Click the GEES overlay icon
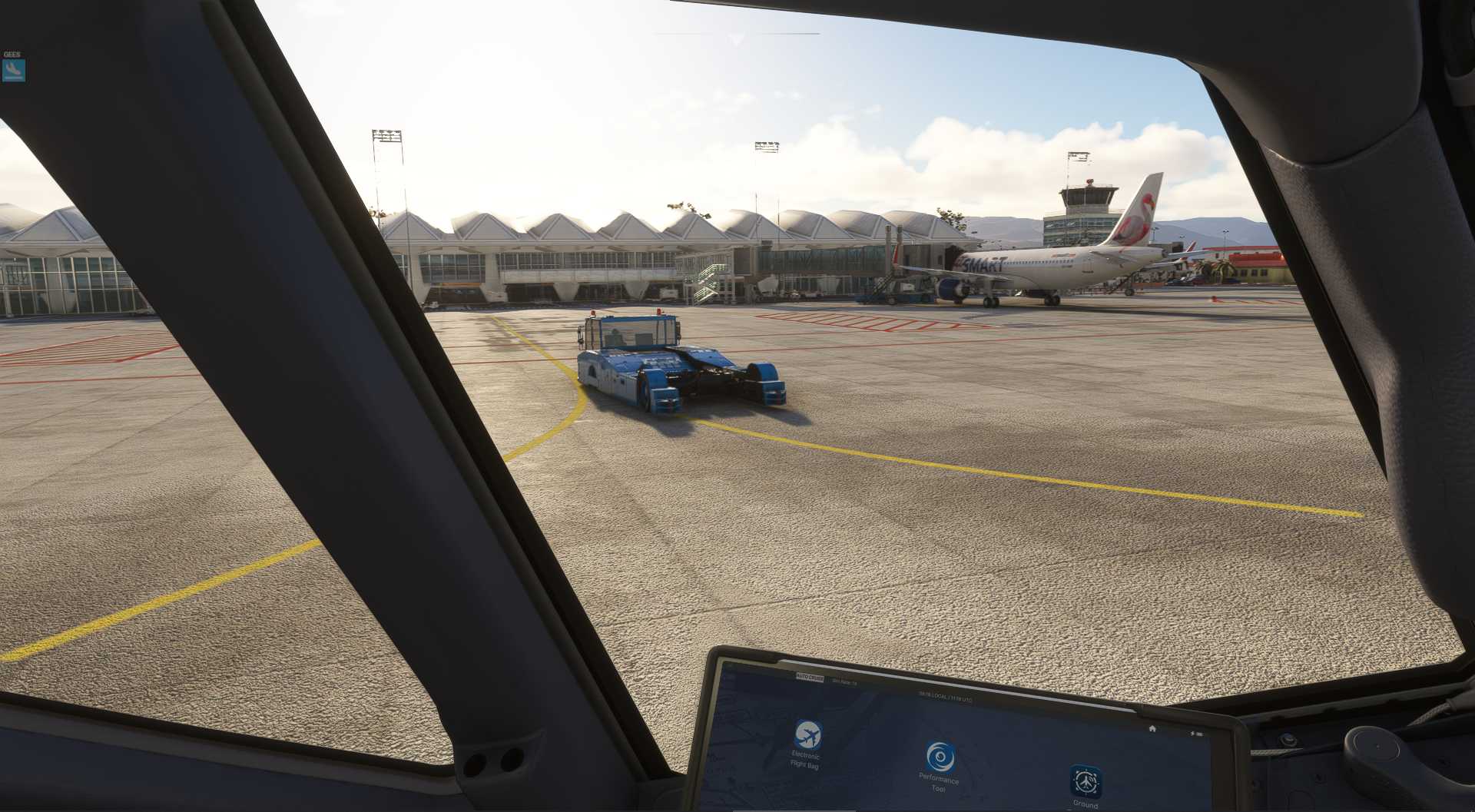 pyautogui.click(x=13, y=70)
